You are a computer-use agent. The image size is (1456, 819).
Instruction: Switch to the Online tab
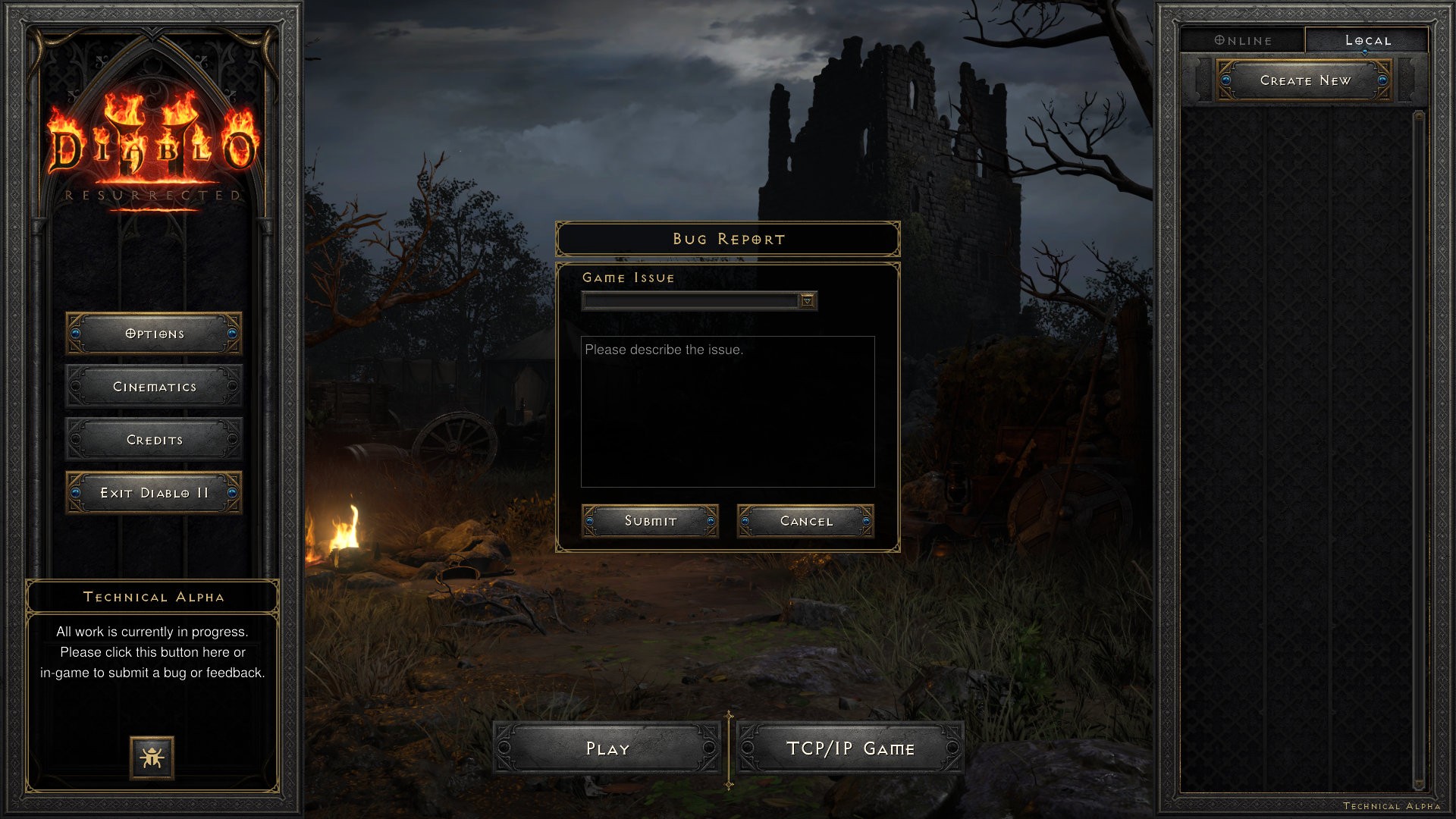click(1243, 40)
